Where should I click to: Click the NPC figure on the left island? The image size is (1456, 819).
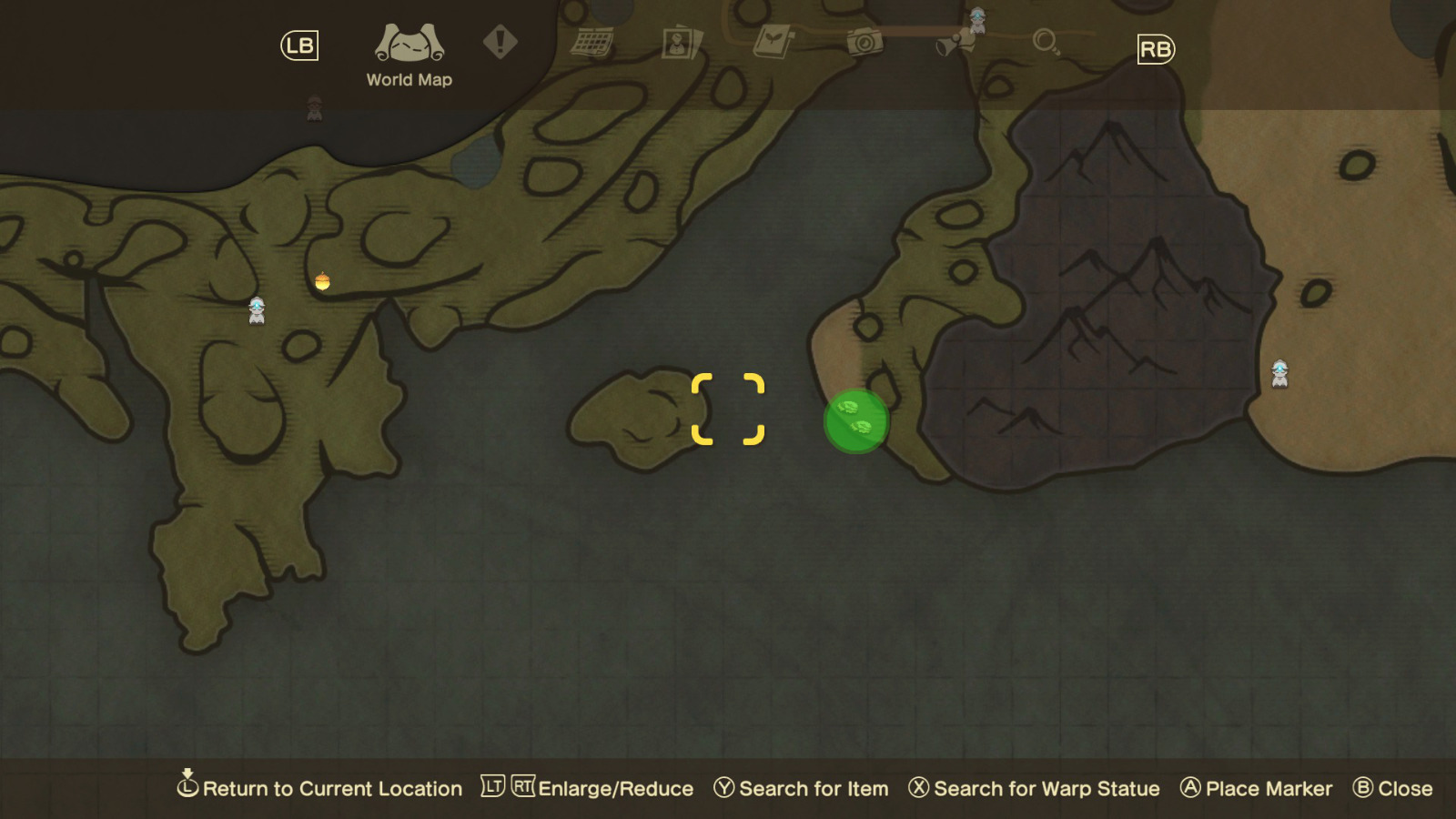click(x=258, y=310)
